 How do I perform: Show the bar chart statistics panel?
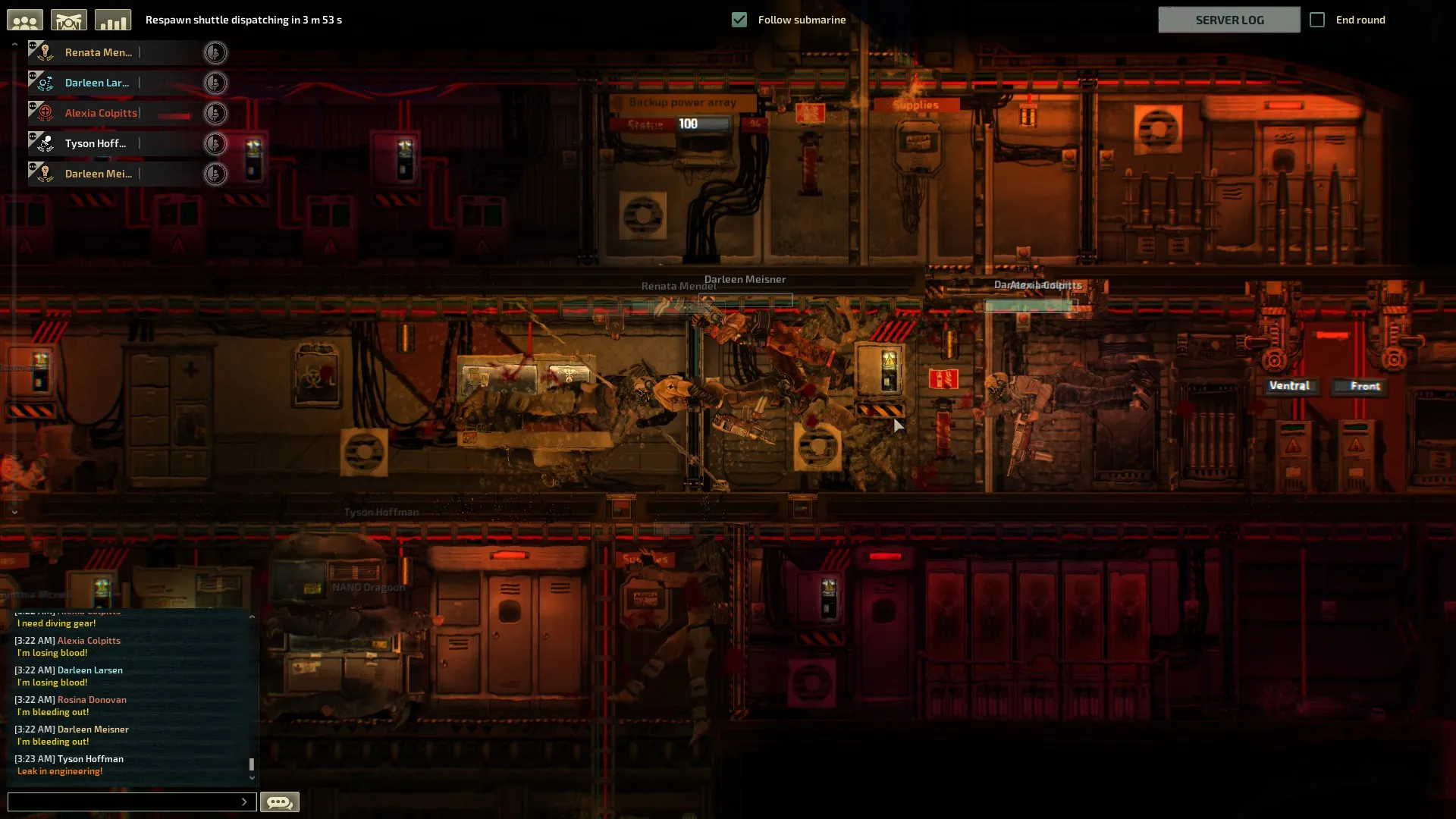coord(113,20)
